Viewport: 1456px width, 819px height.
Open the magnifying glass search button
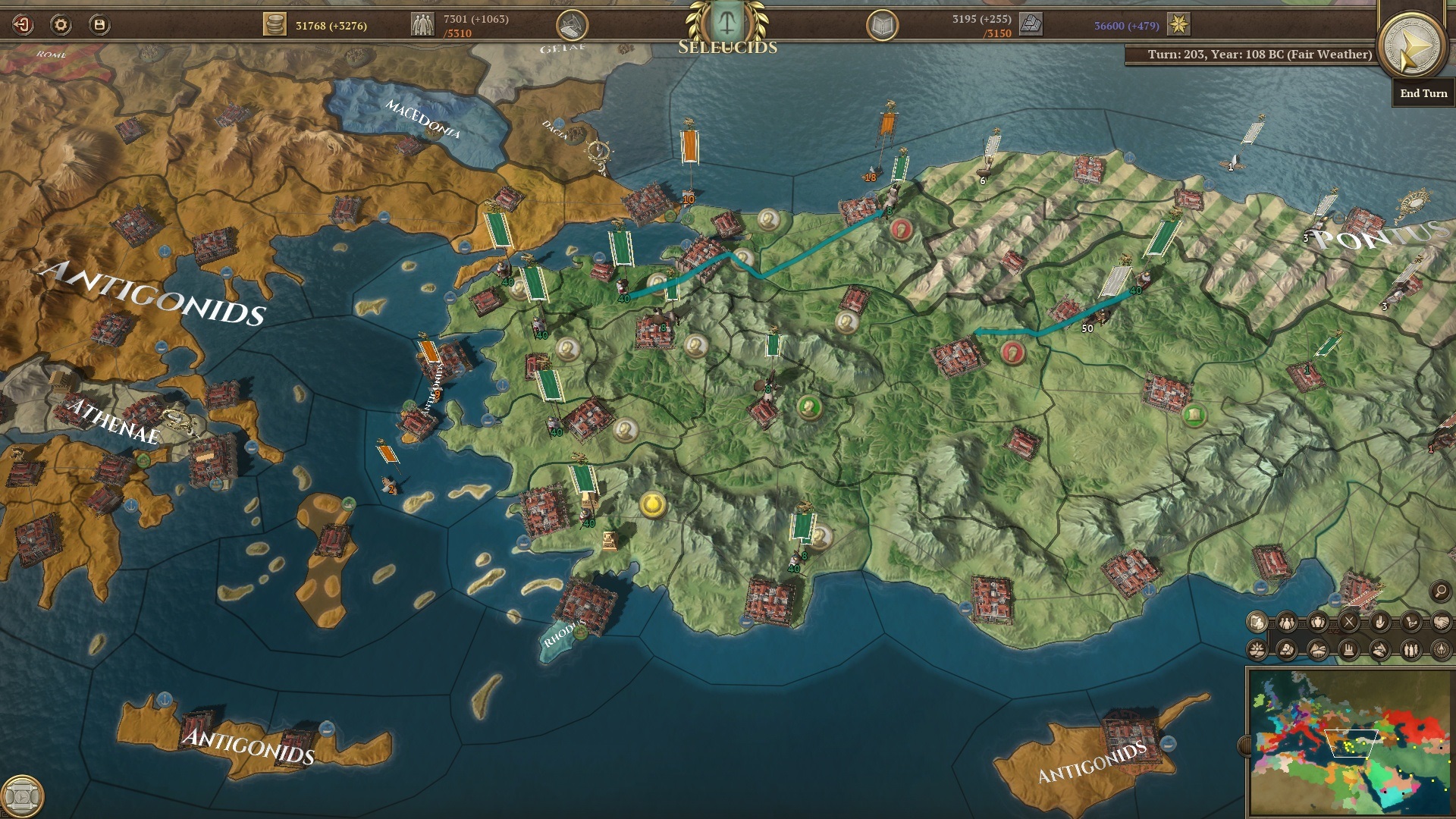(x=1440, y=591)
